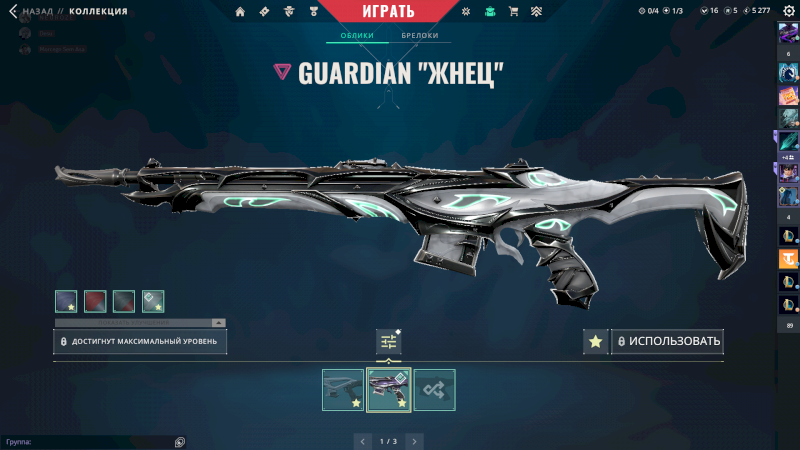
Task: Open the skin filter sliders button
Action: [389, 342]
